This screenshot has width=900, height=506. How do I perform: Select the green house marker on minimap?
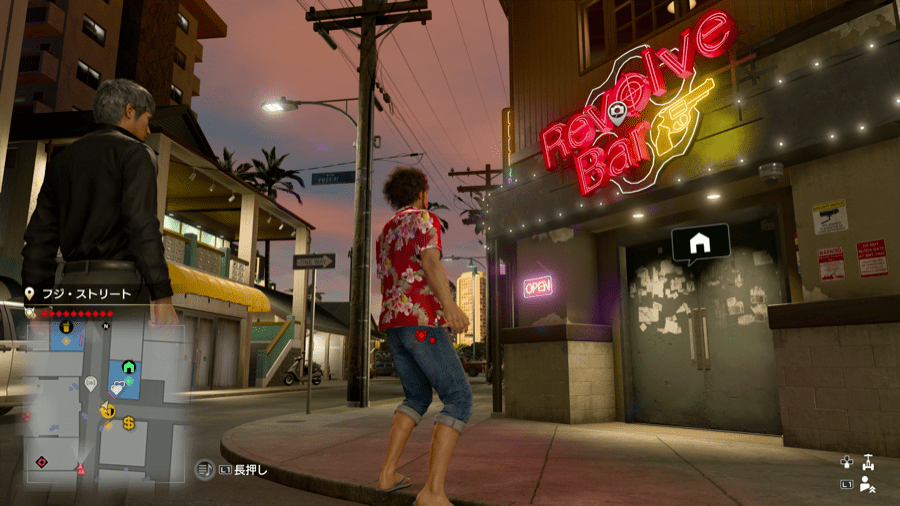129,367
